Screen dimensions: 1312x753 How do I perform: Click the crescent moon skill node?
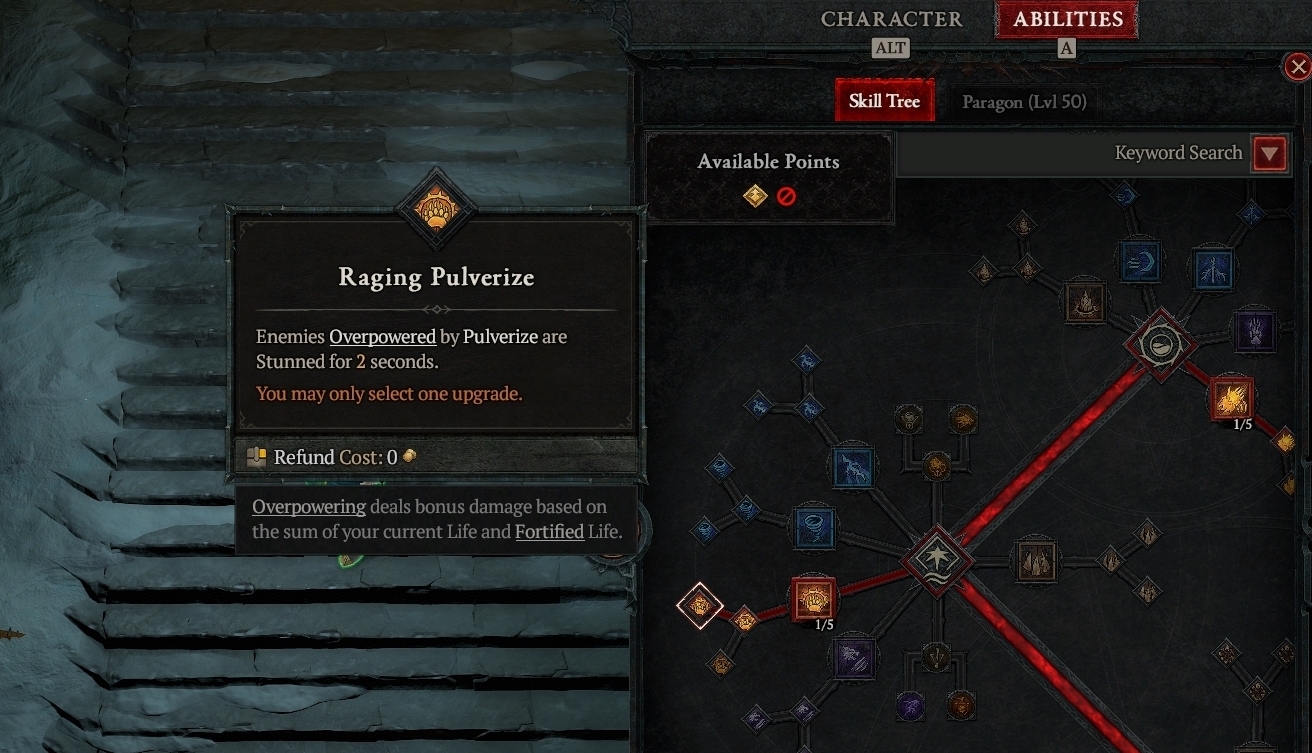click(x=1140, y=260)
